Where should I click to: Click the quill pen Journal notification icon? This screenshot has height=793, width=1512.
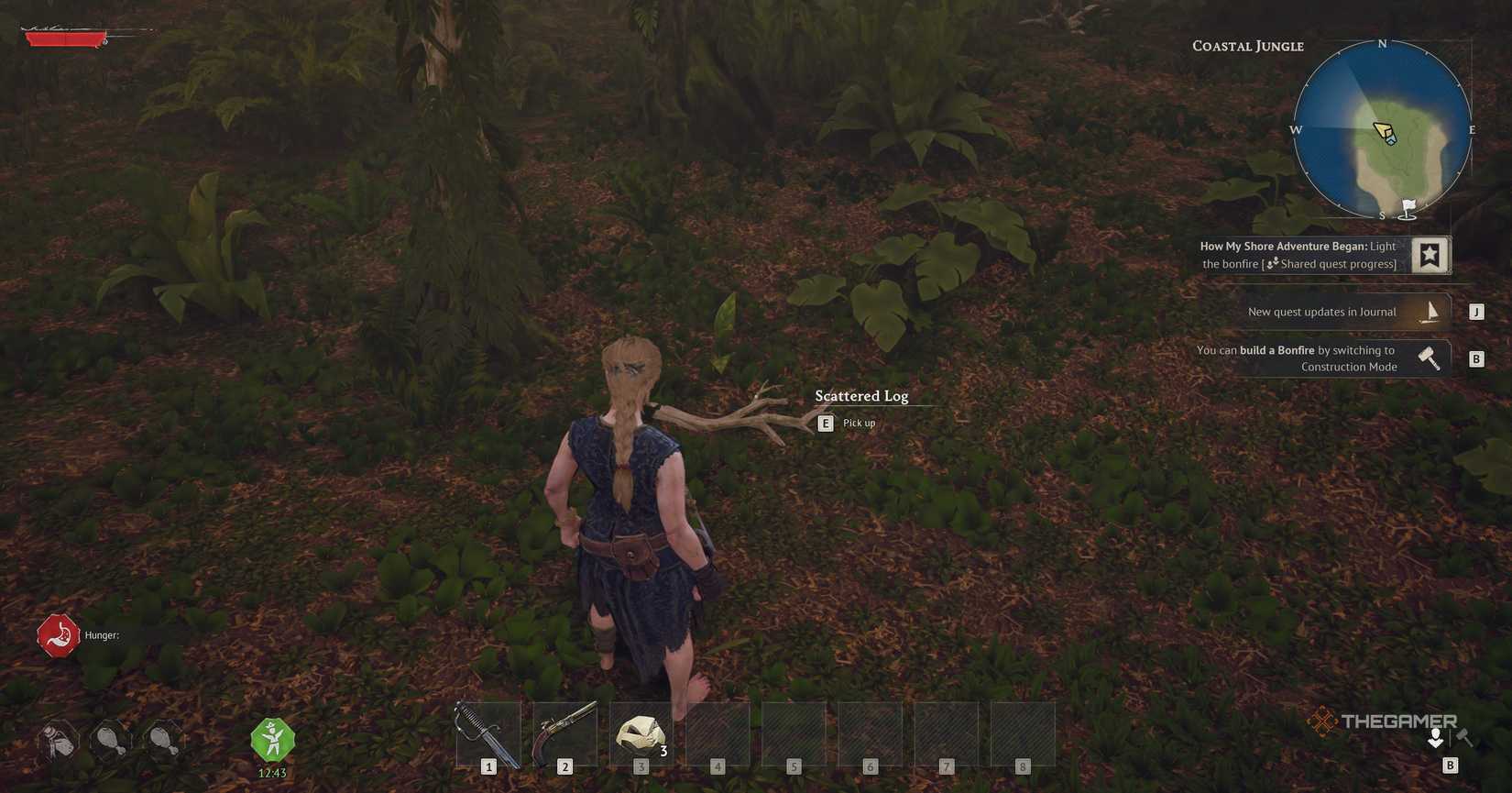[1430, 311]
